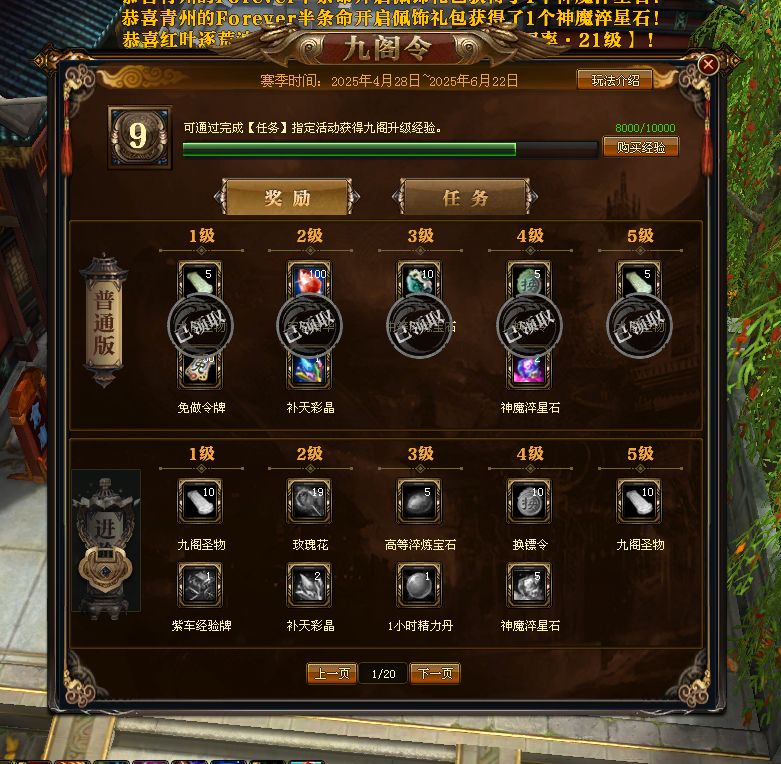This screenshot has width=781, height=764.
Task: Switch to the 任务 tasks tab
Action: (x=465, y=197)
